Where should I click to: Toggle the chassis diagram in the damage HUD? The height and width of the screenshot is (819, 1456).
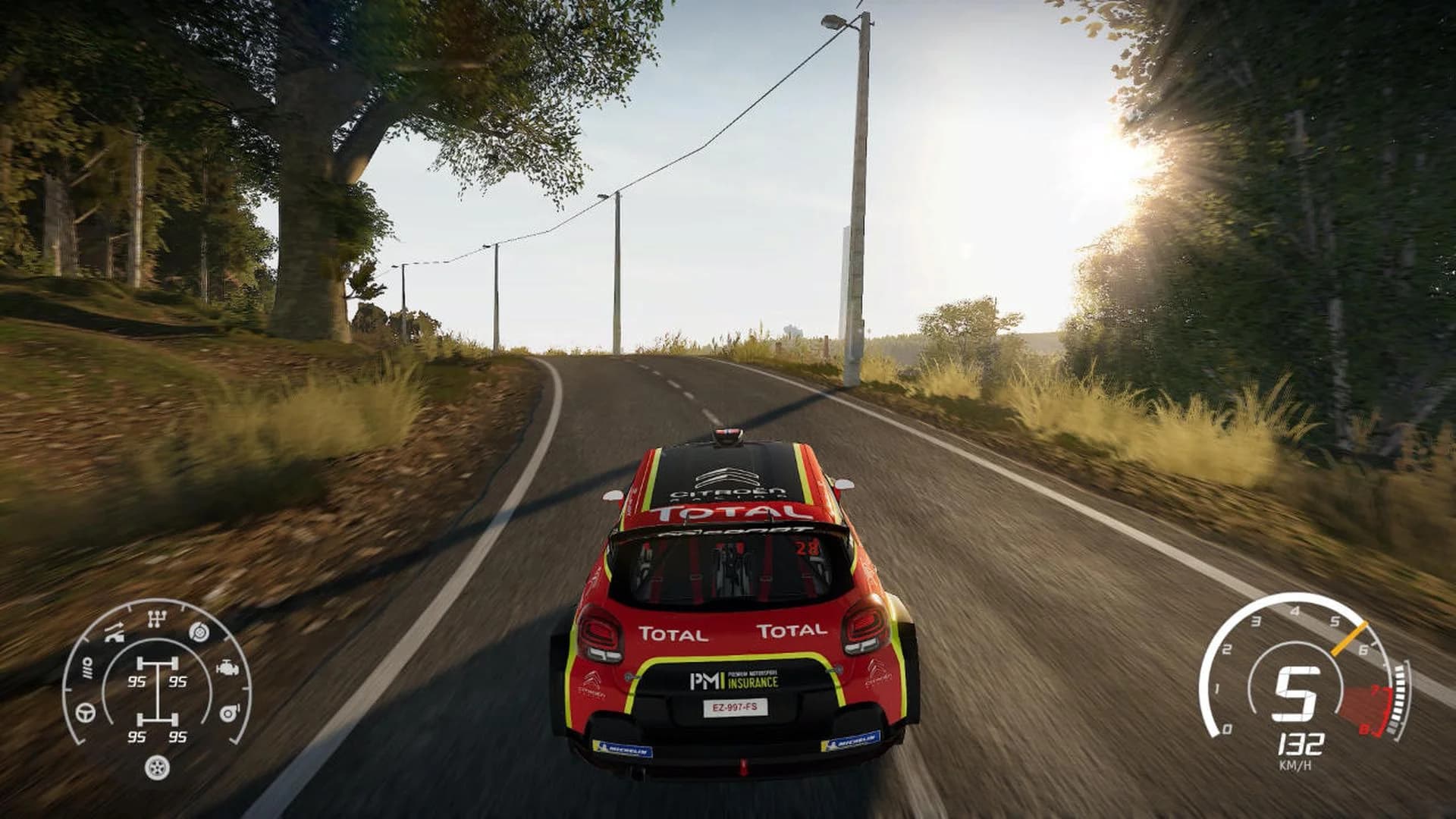click(157, 690)
